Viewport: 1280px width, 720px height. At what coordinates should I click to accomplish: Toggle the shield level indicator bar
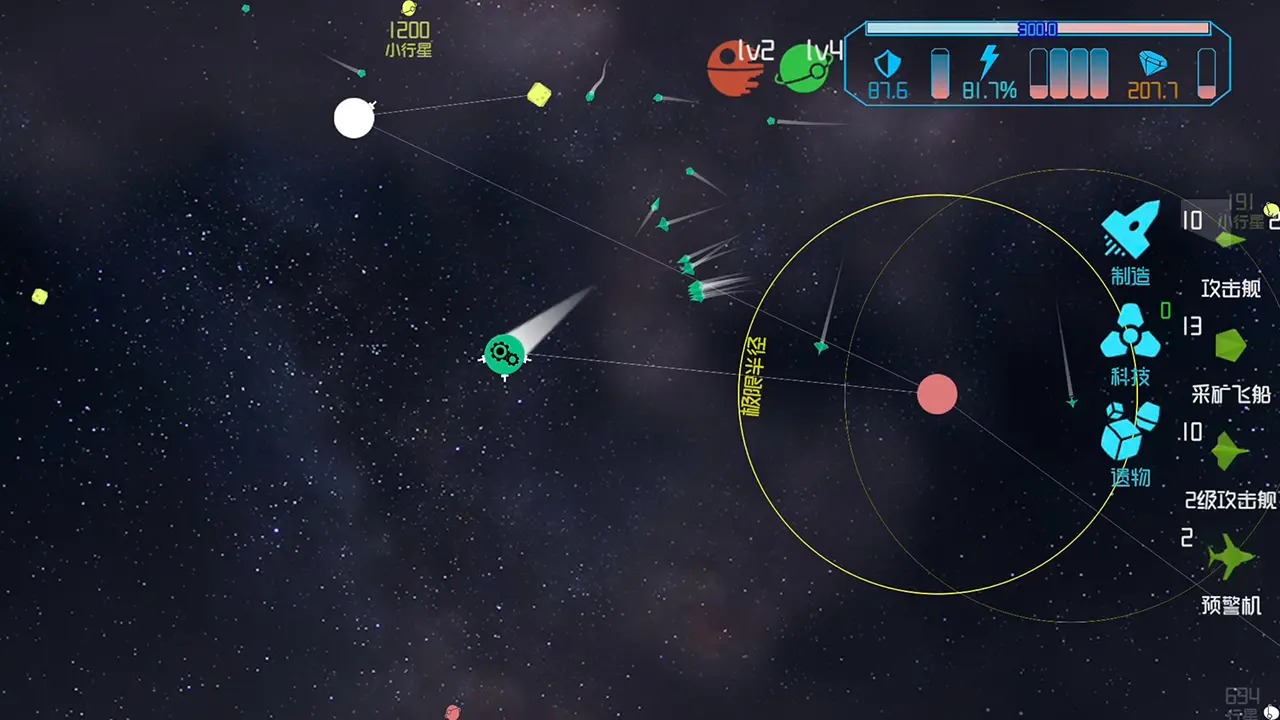(x=939, y=73)
